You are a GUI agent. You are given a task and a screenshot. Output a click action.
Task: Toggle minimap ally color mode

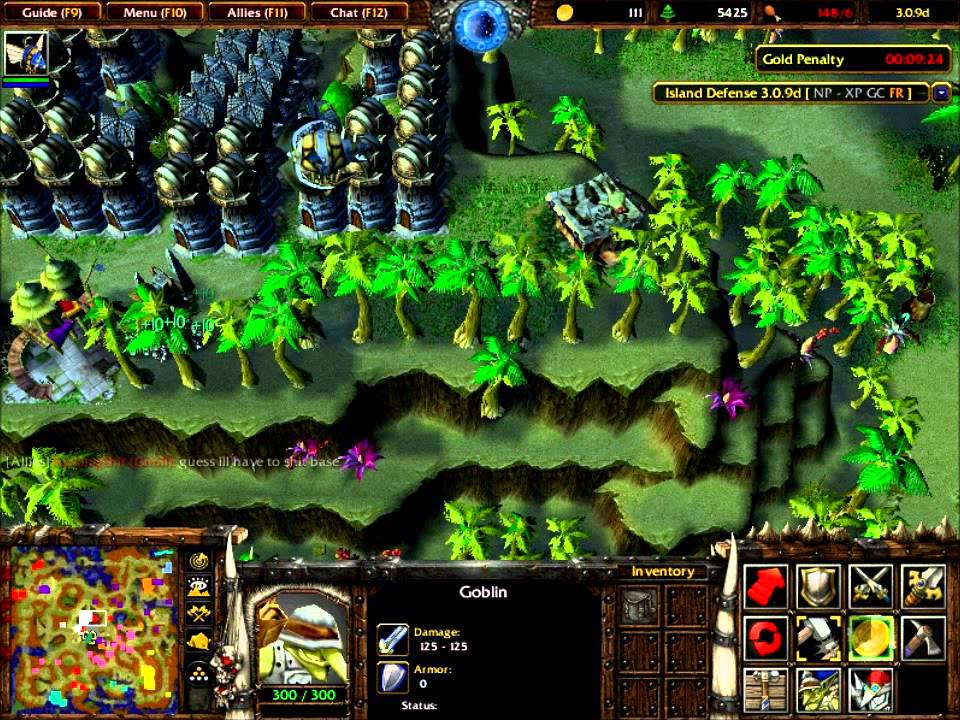(x=198, y=615)
